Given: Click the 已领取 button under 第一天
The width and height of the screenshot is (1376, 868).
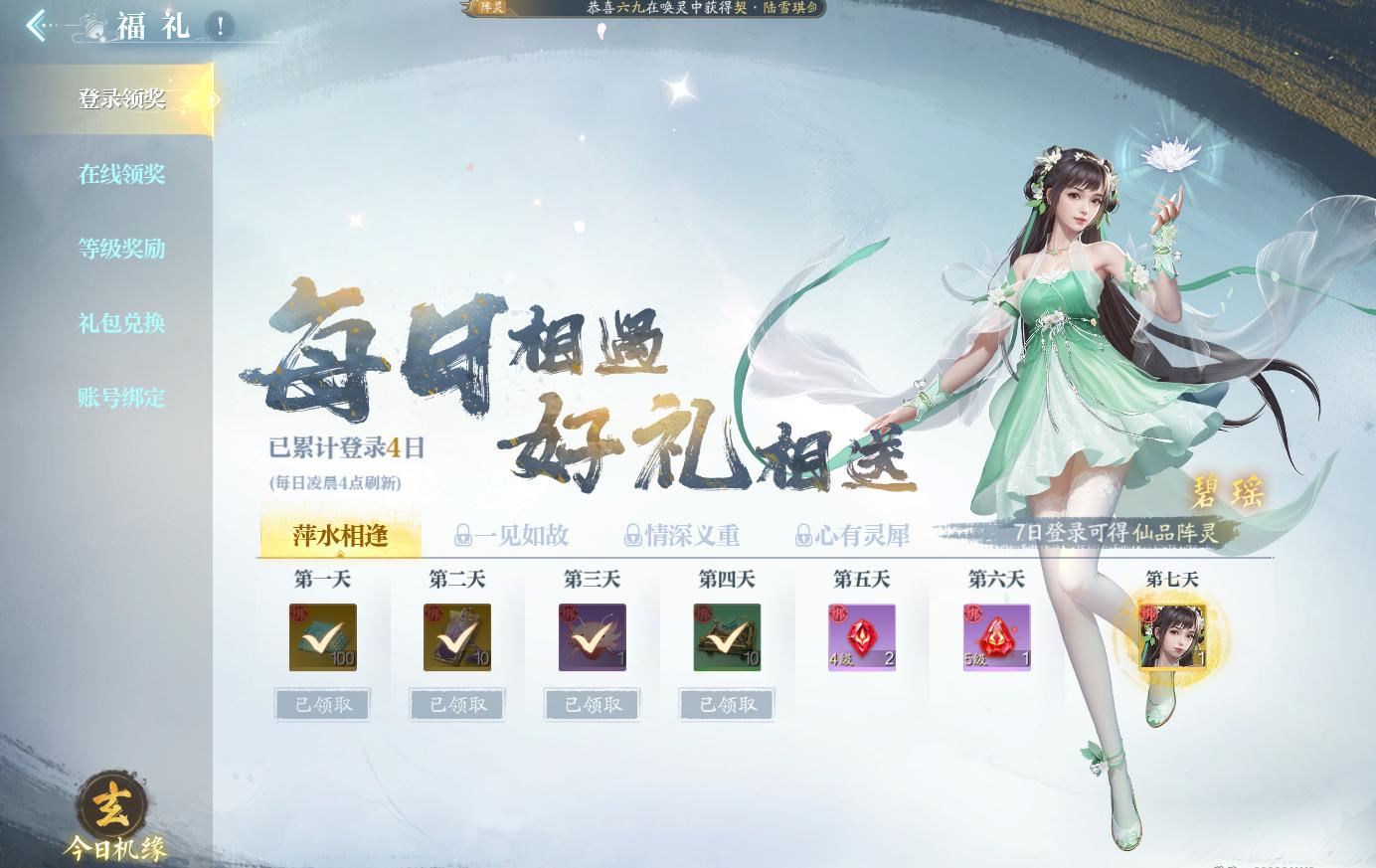Looking at the screenshot, I should point(322,704).
